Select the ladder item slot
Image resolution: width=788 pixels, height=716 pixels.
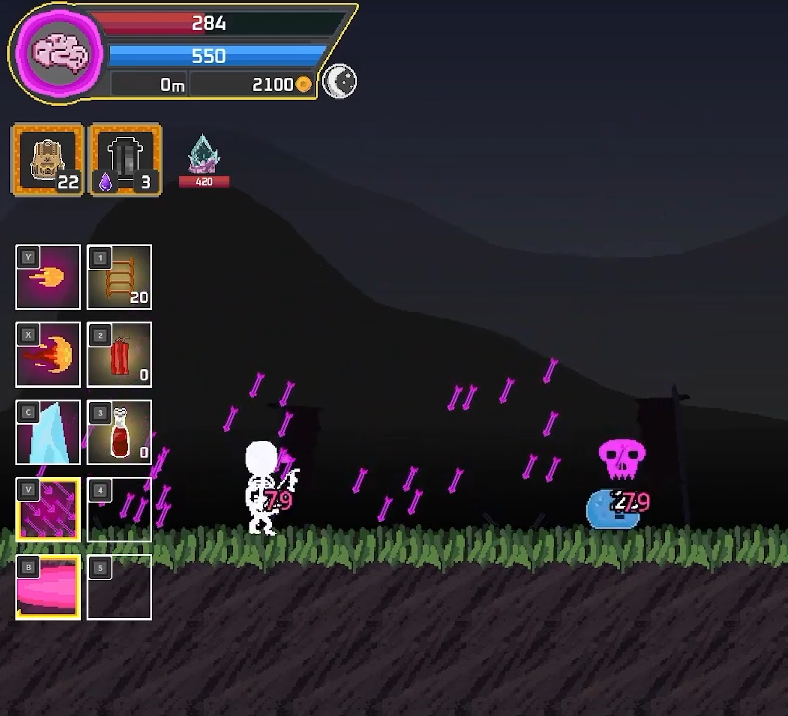click(x=119, y=277)
